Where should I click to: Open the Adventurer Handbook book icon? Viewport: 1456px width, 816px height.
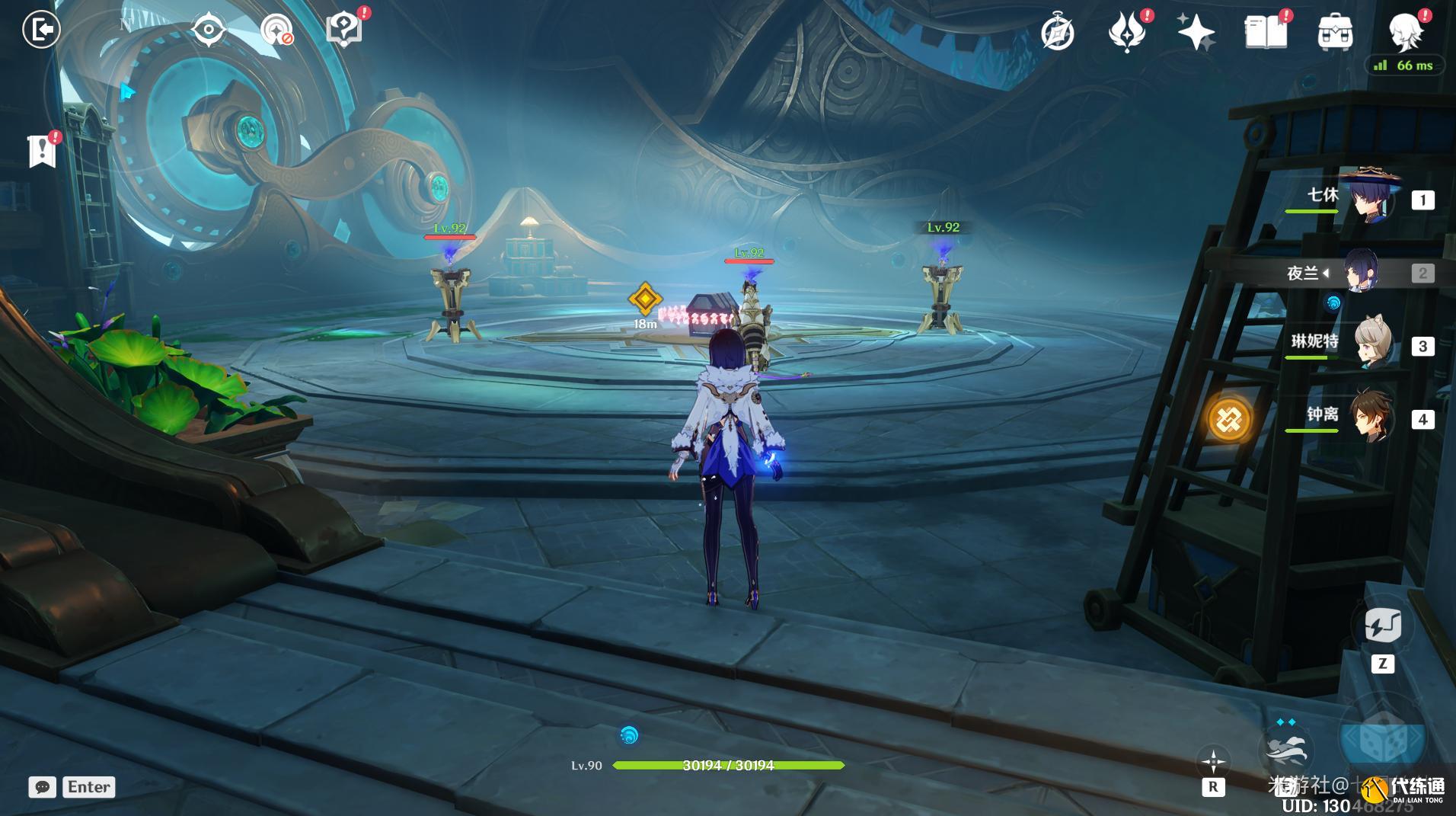tap(1265, 33)
